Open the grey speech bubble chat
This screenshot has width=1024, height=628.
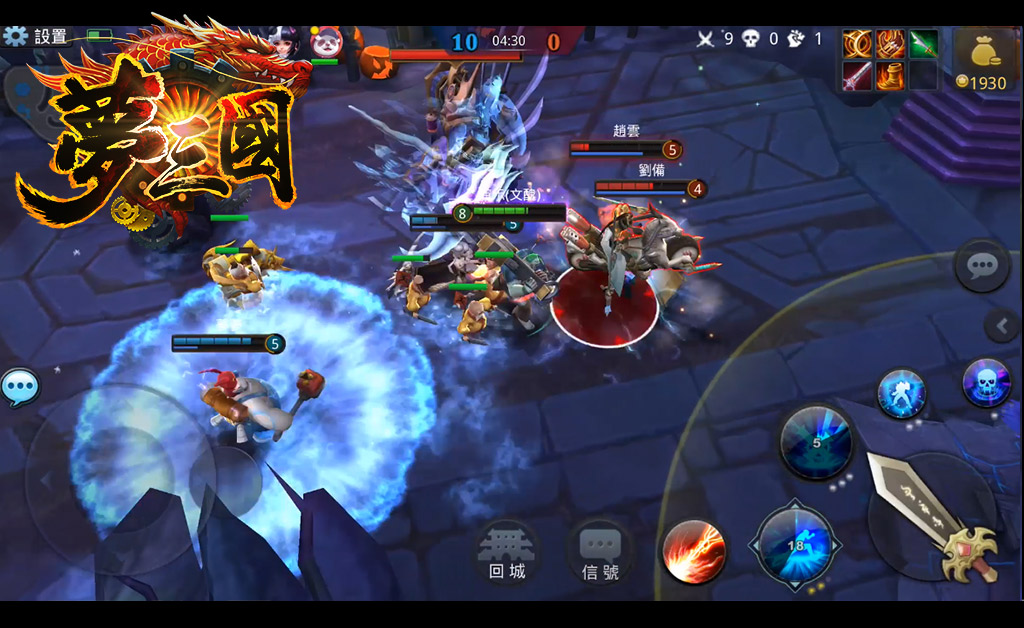[x=981, y=266]
